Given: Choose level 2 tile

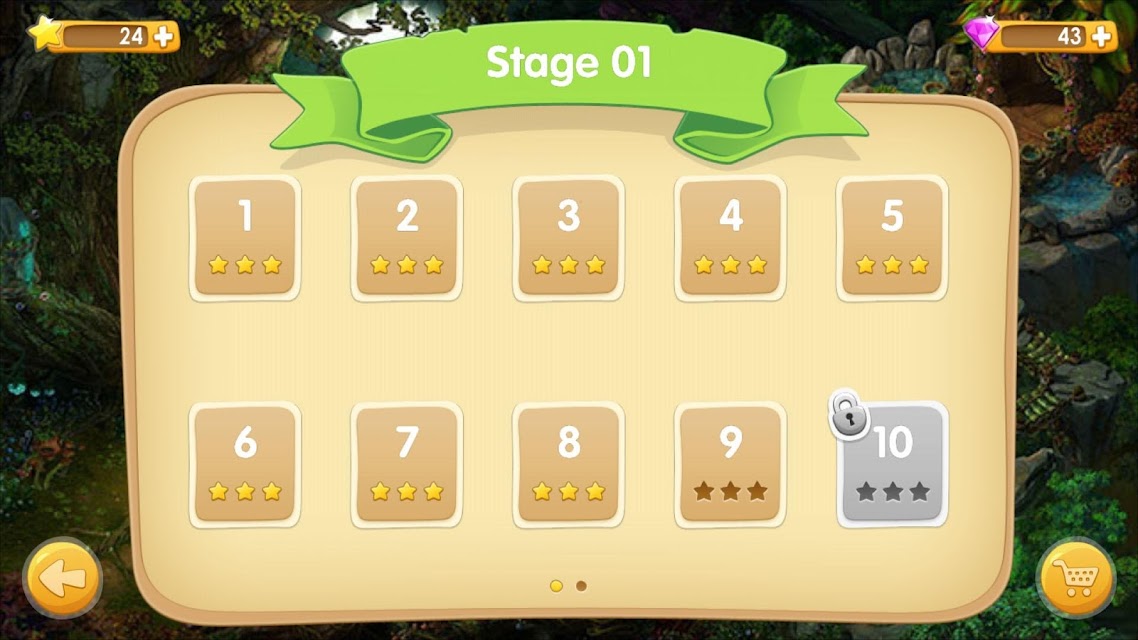Looking at the screenshot, I should (407, 238).
